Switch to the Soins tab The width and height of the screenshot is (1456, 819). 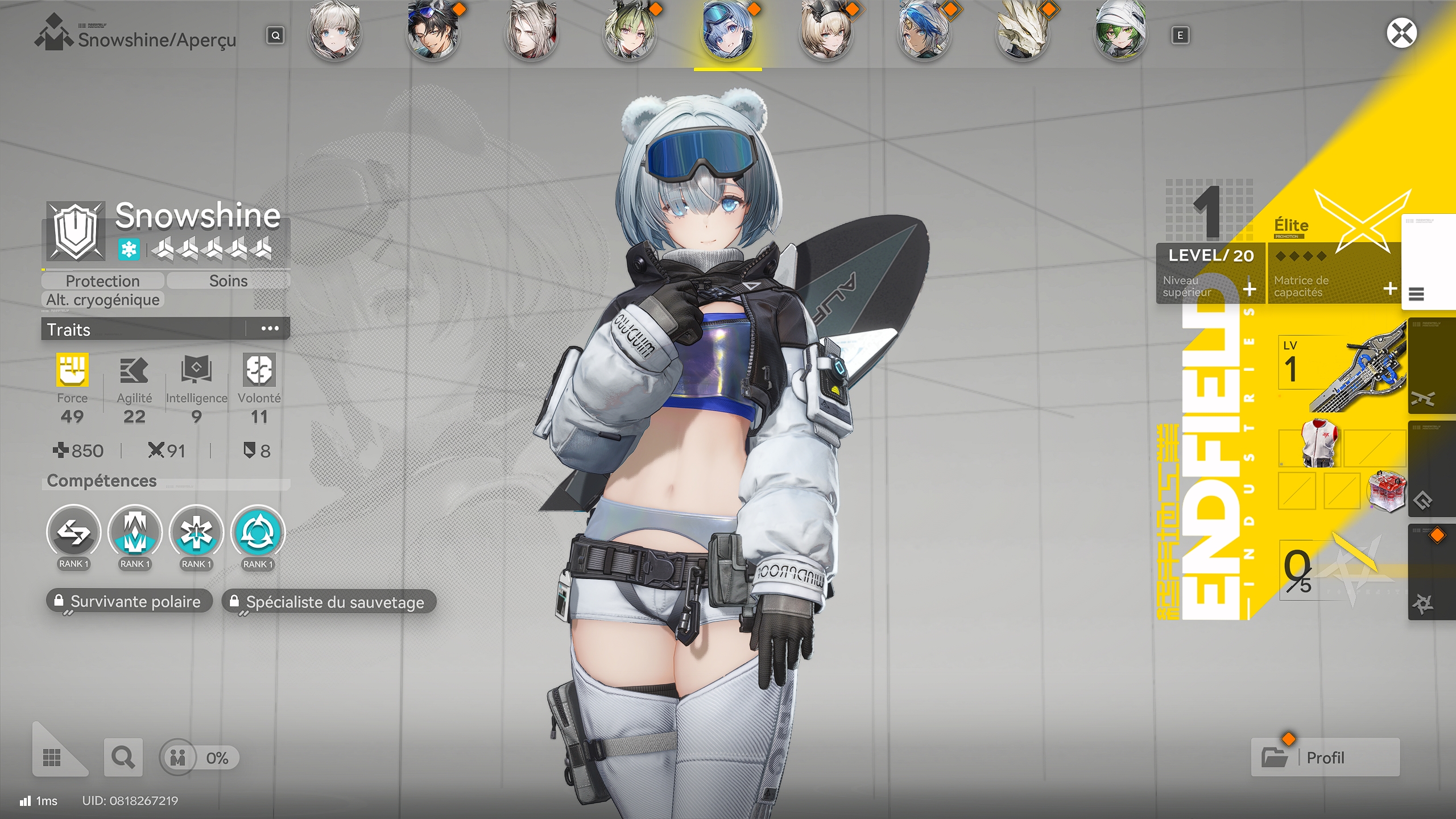click(227, 280)
